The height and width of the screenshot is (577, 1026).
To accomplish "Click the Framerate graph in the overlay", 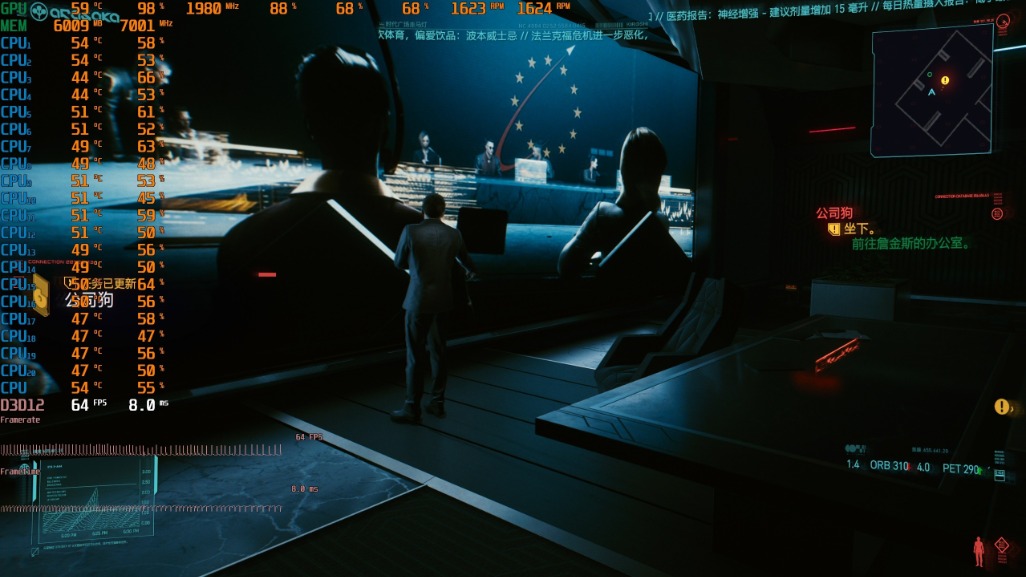I will tap(150, 449).
